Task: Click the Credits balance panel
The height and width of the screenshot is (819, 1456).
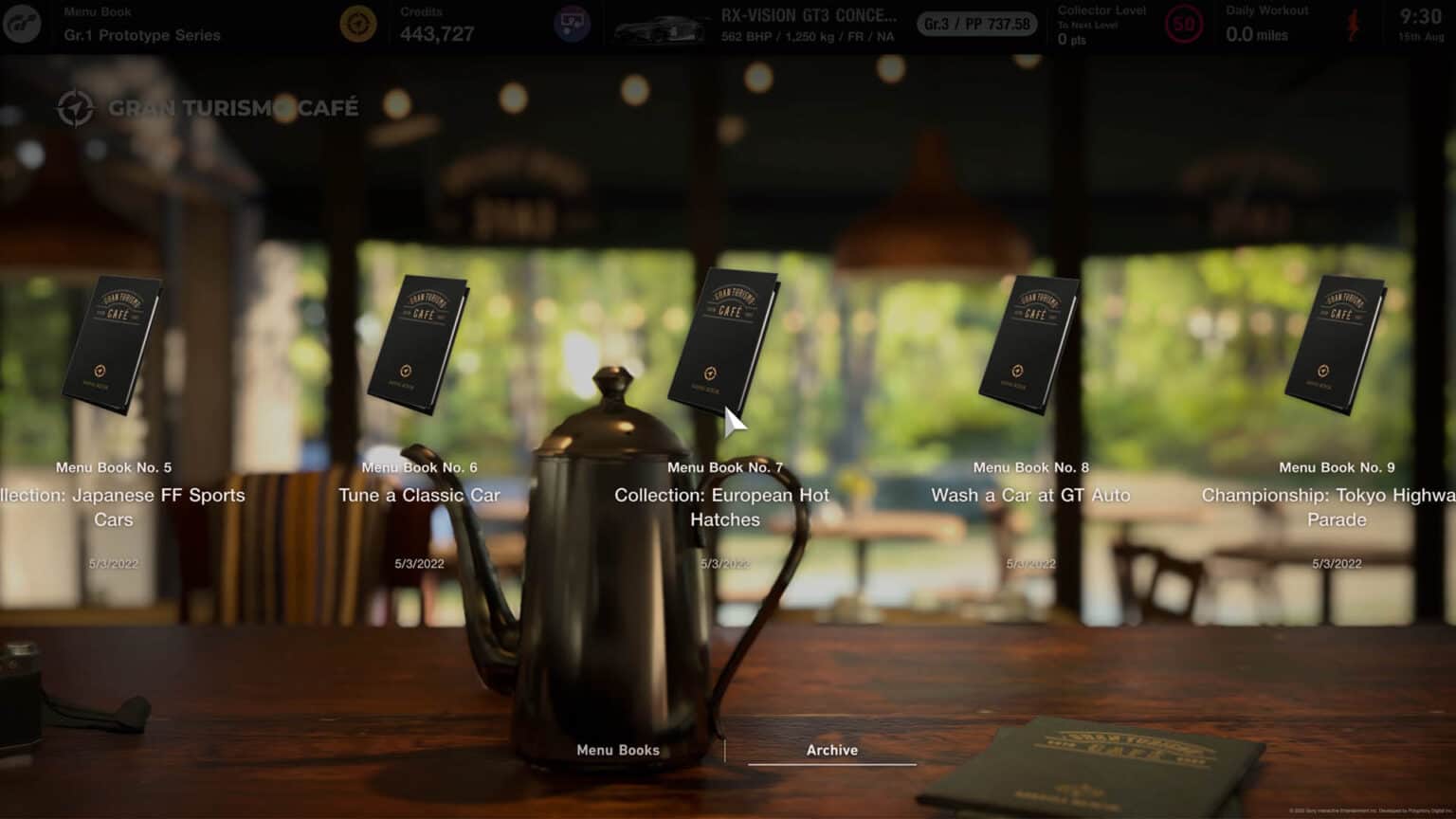Action: point(437,25)
